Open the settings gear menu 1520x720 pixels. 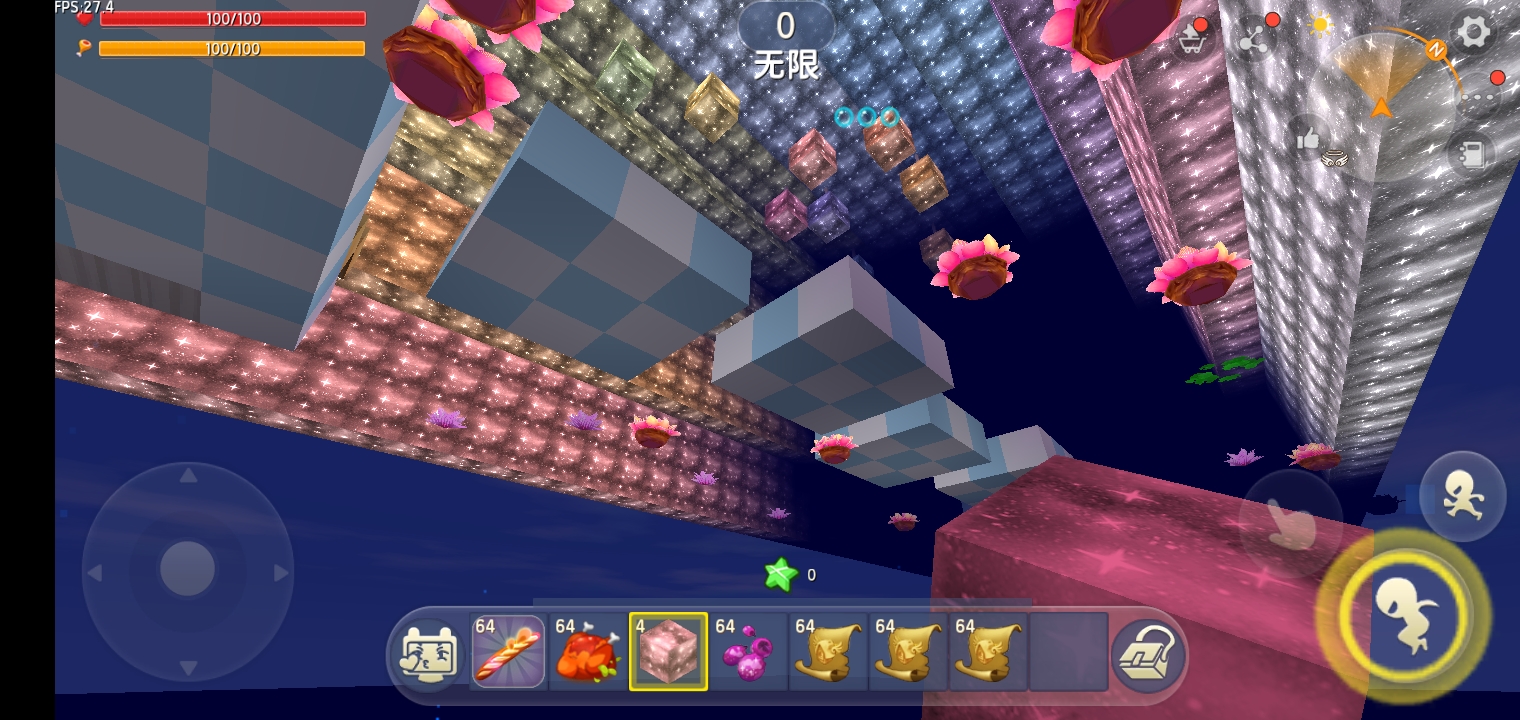[x=1473, y=34]
